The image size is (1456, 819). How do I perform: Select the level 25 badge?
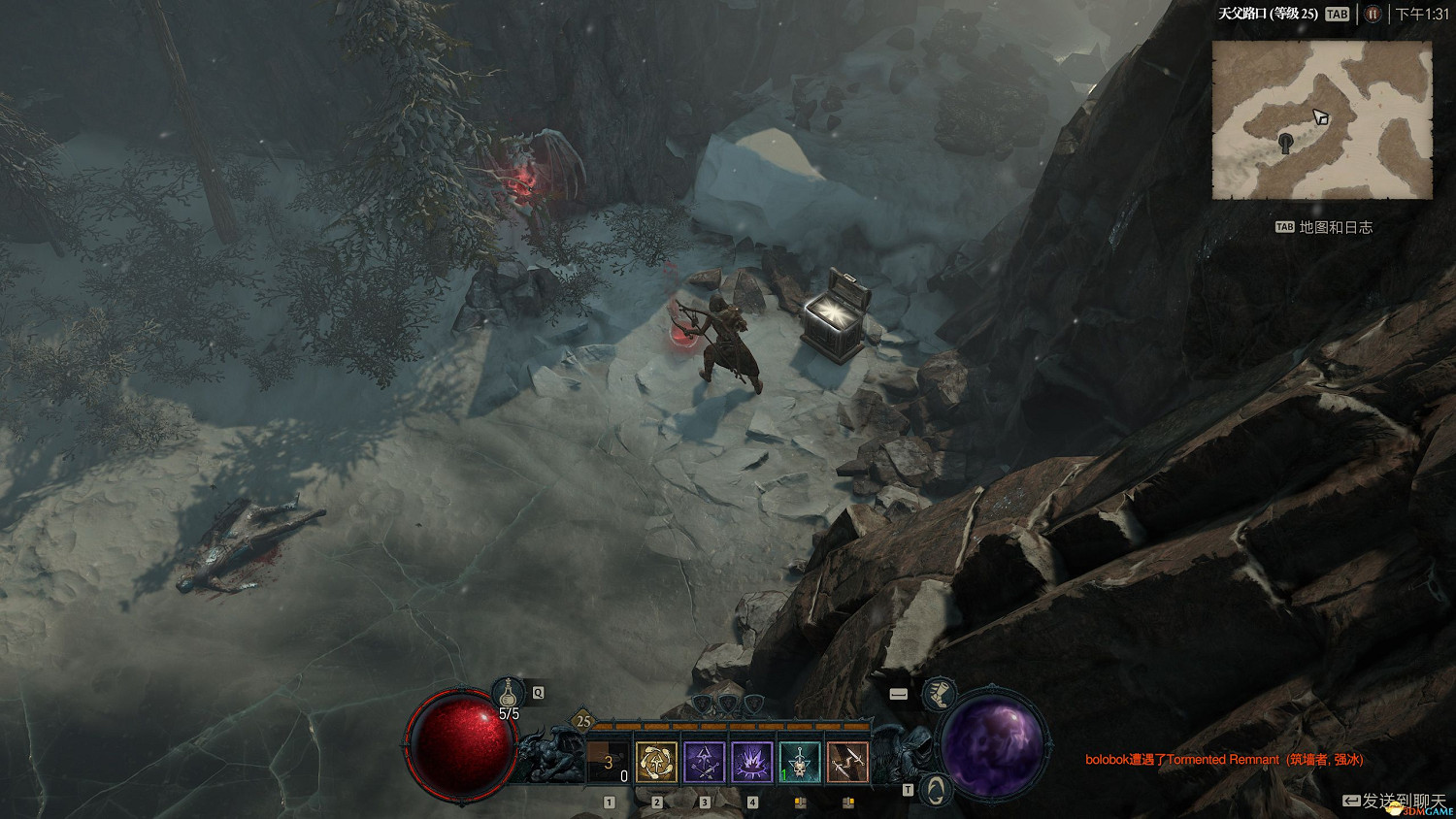click(583, 721)
